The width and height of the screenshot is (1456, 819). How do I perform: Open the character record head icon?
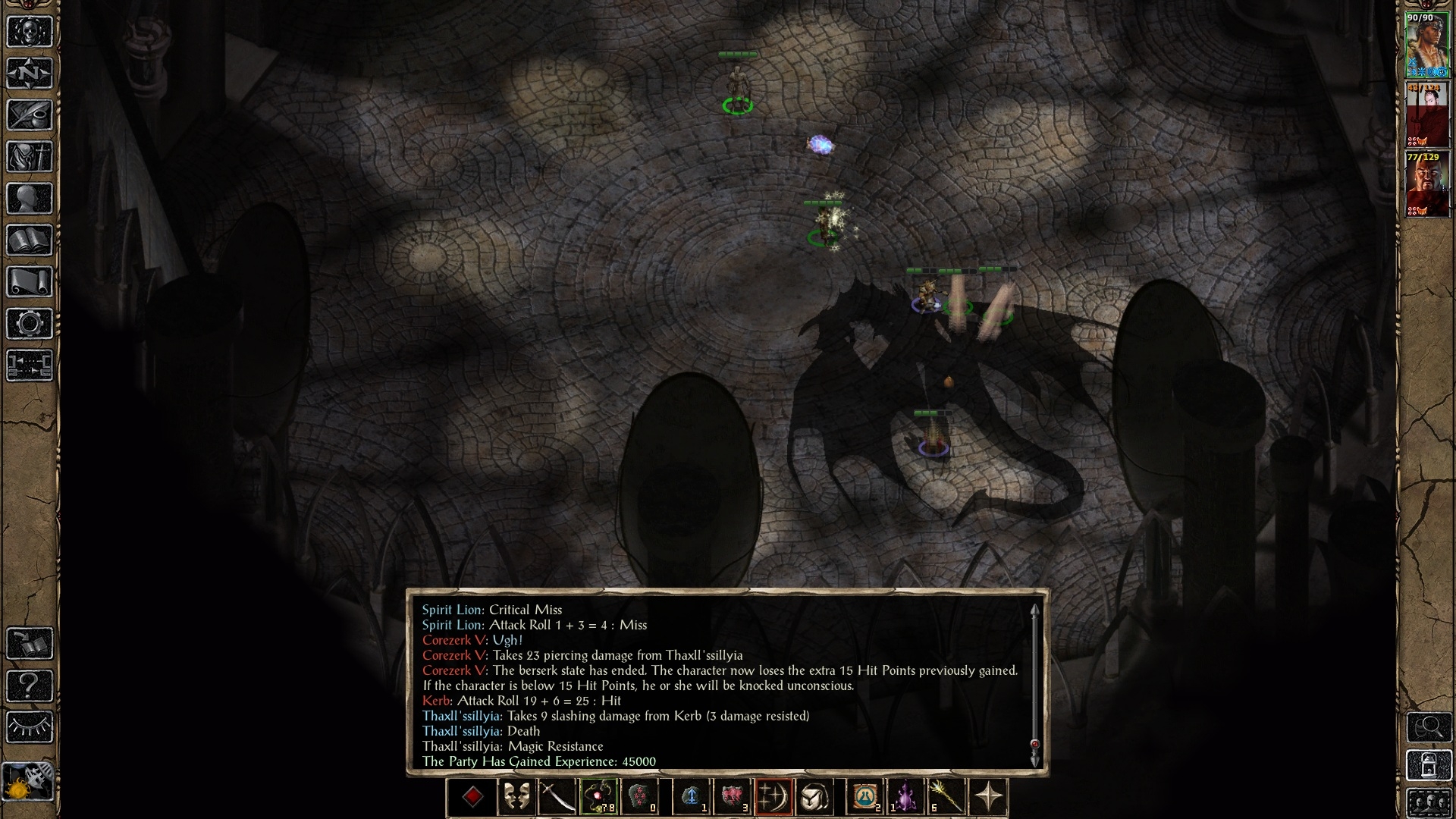(30, 199)
